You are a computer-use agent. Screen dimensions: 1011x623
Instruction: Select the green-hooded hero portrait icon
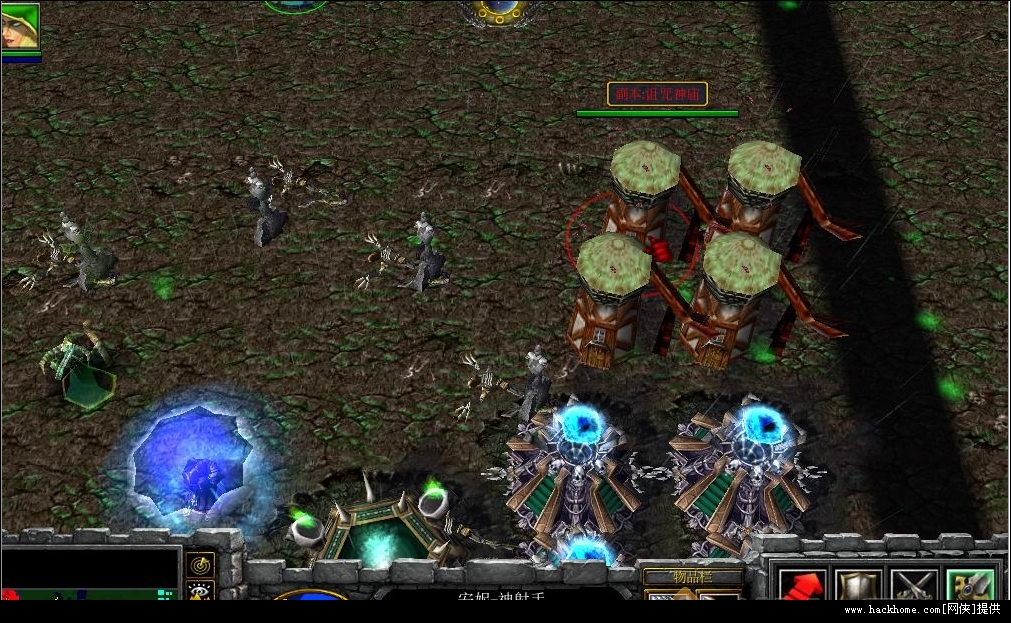pos(20,26)
